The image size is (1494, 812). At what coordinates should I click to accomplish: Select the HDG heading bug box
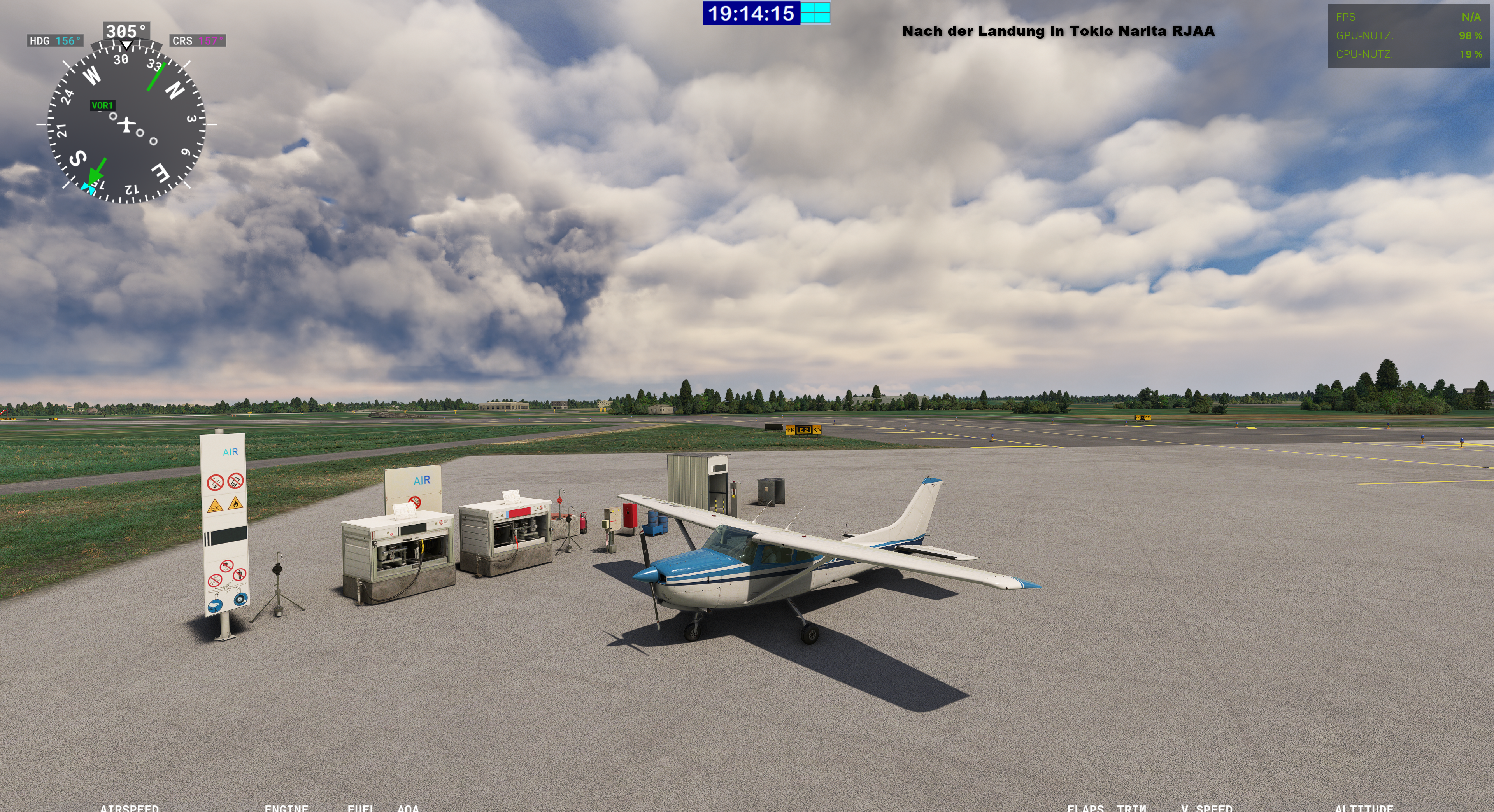coord(54,40)
